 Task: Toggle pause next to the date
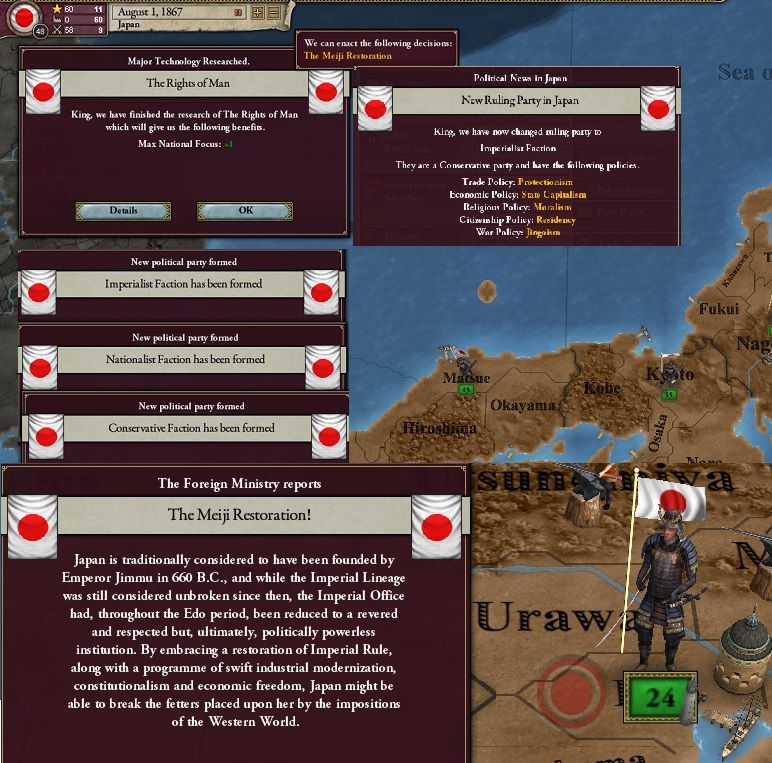(237, 13)
